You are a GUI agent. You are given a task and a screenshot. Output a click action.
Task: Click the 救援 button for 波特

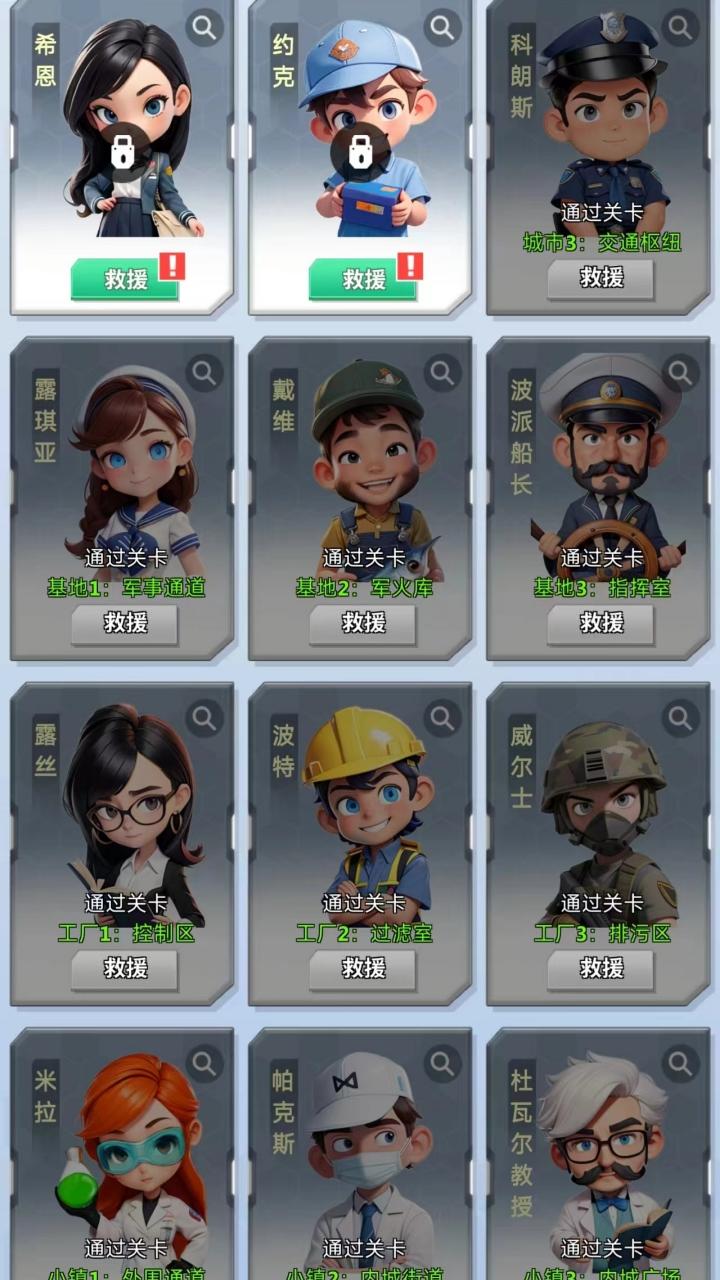click(x=363, y=969)
